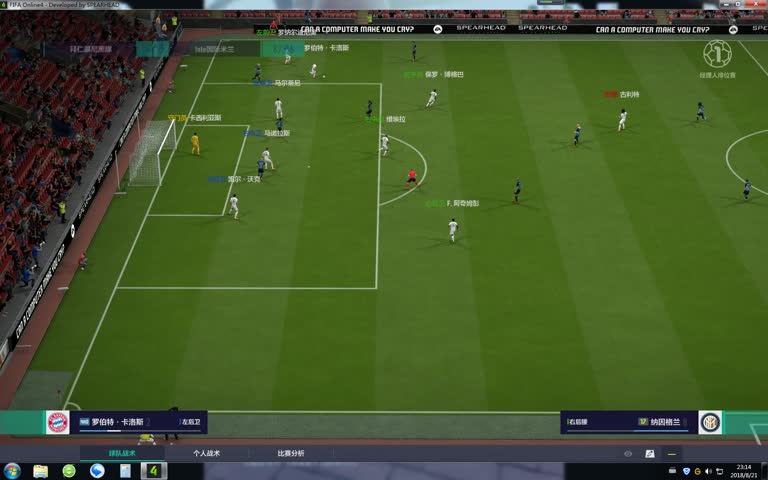Select the 罗伯特·卡洛斯 player panel
The width and height of the screenshot is (768, 480).
[140, 422]
